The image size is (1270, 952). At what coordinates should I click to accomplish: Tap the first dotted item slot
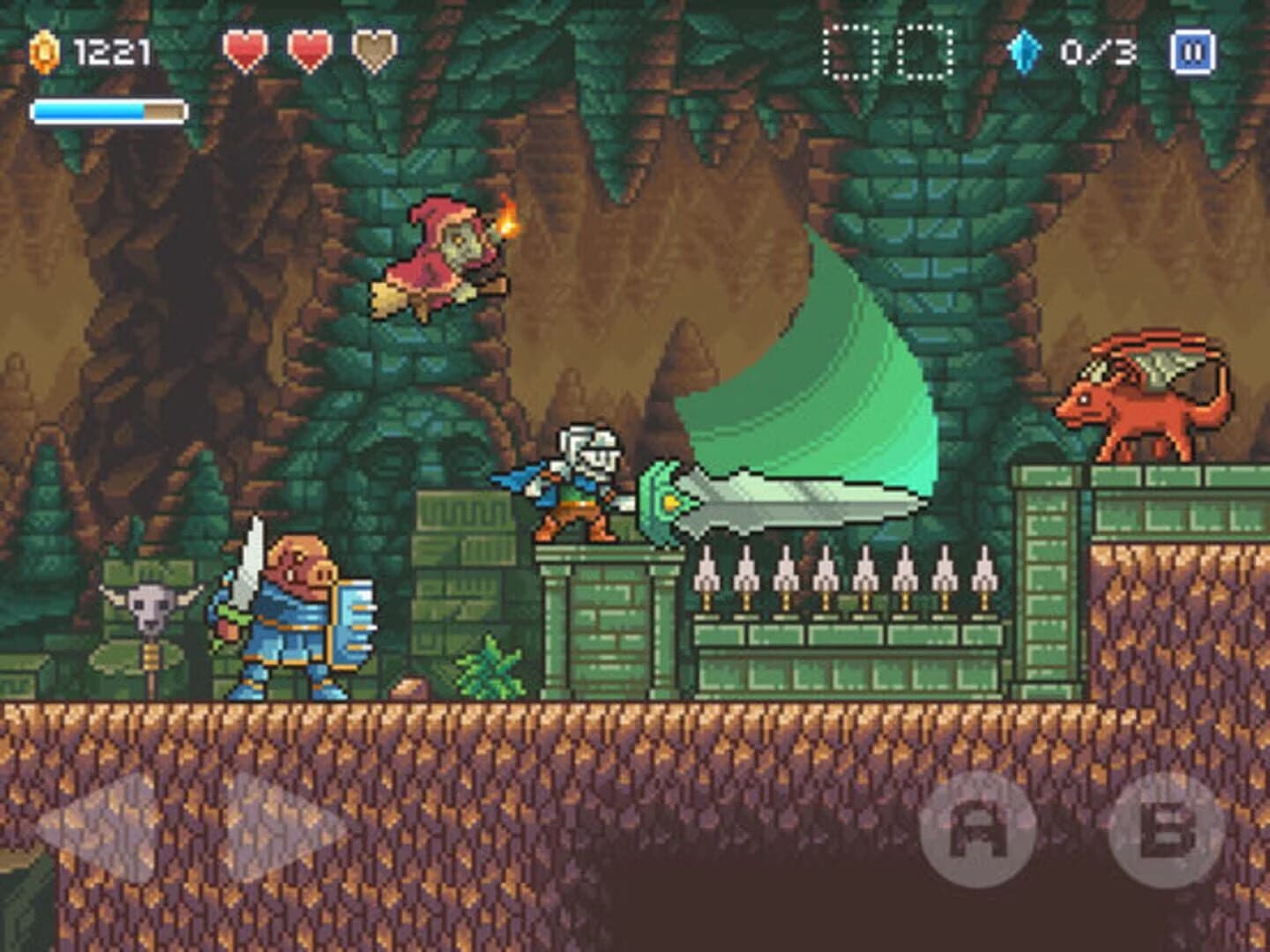coord(849,50)
